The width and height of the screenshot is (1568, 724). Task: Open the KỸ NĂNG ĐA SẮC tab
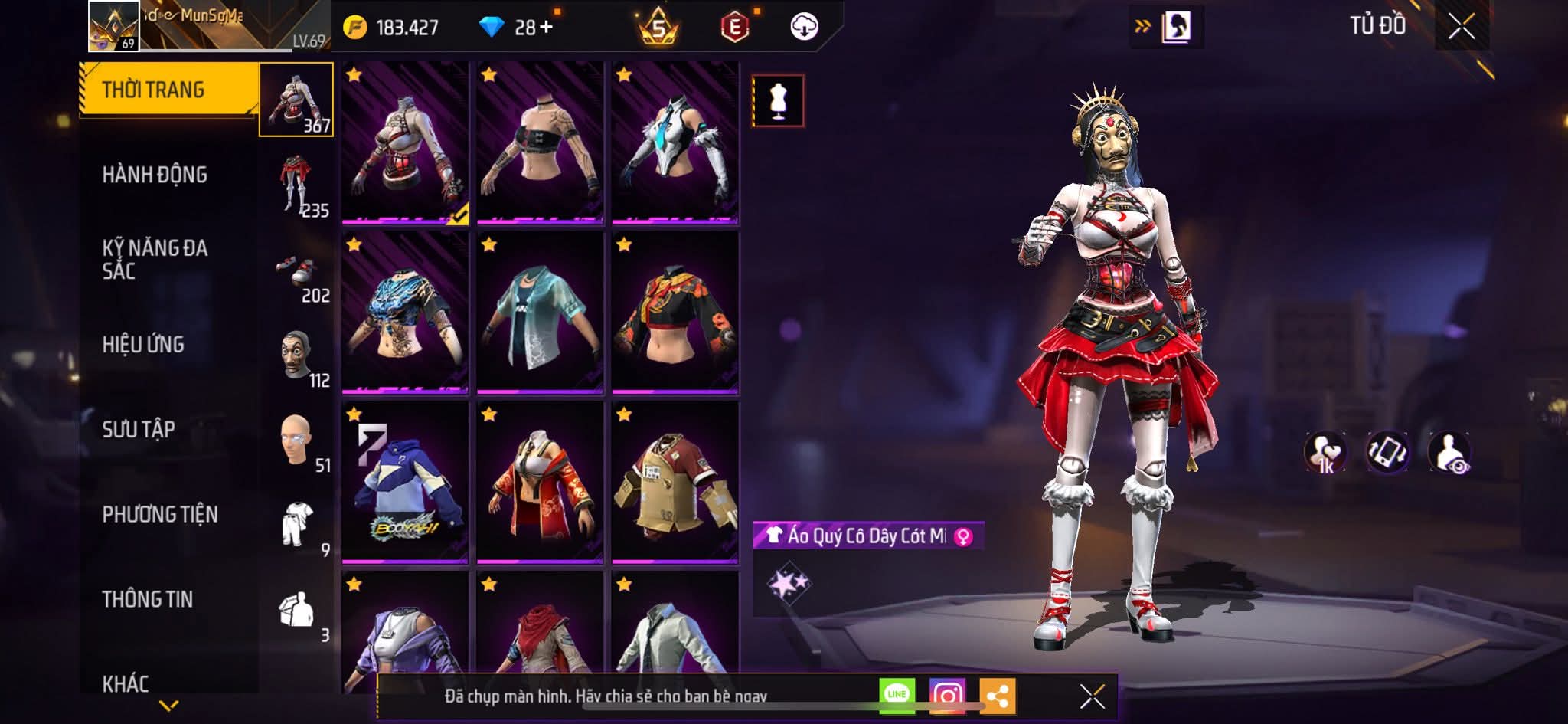pos(155,259)
